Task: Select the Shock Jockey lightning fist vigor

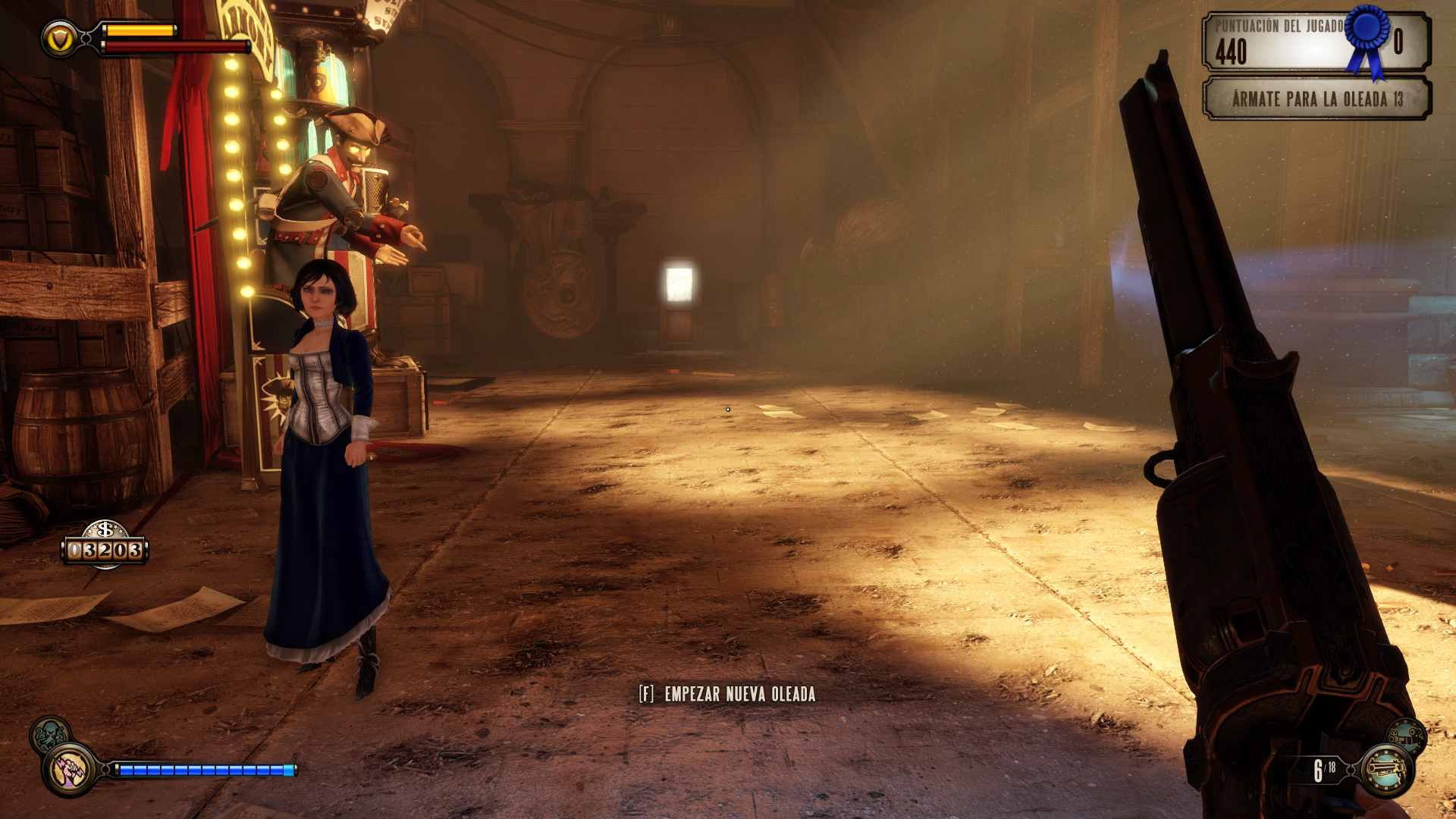Action: (x=70, y=770)
